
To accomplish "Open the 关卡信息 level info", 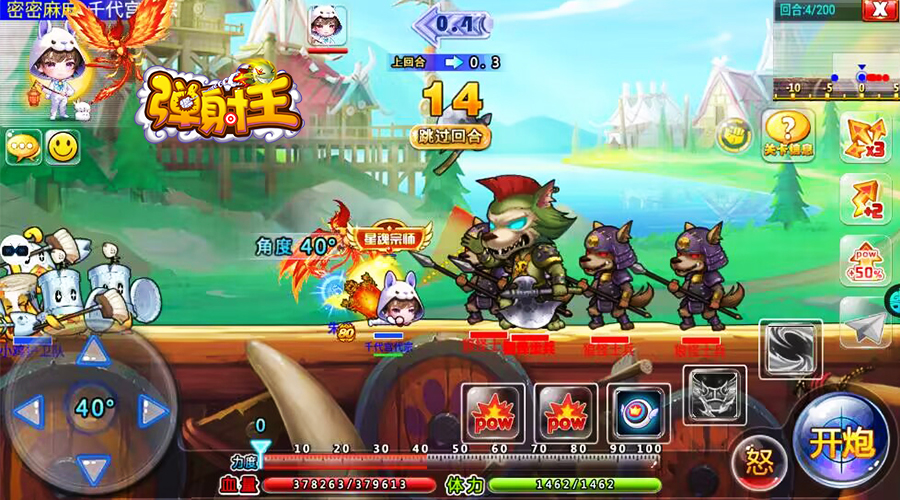I will (x=788, y=133).
